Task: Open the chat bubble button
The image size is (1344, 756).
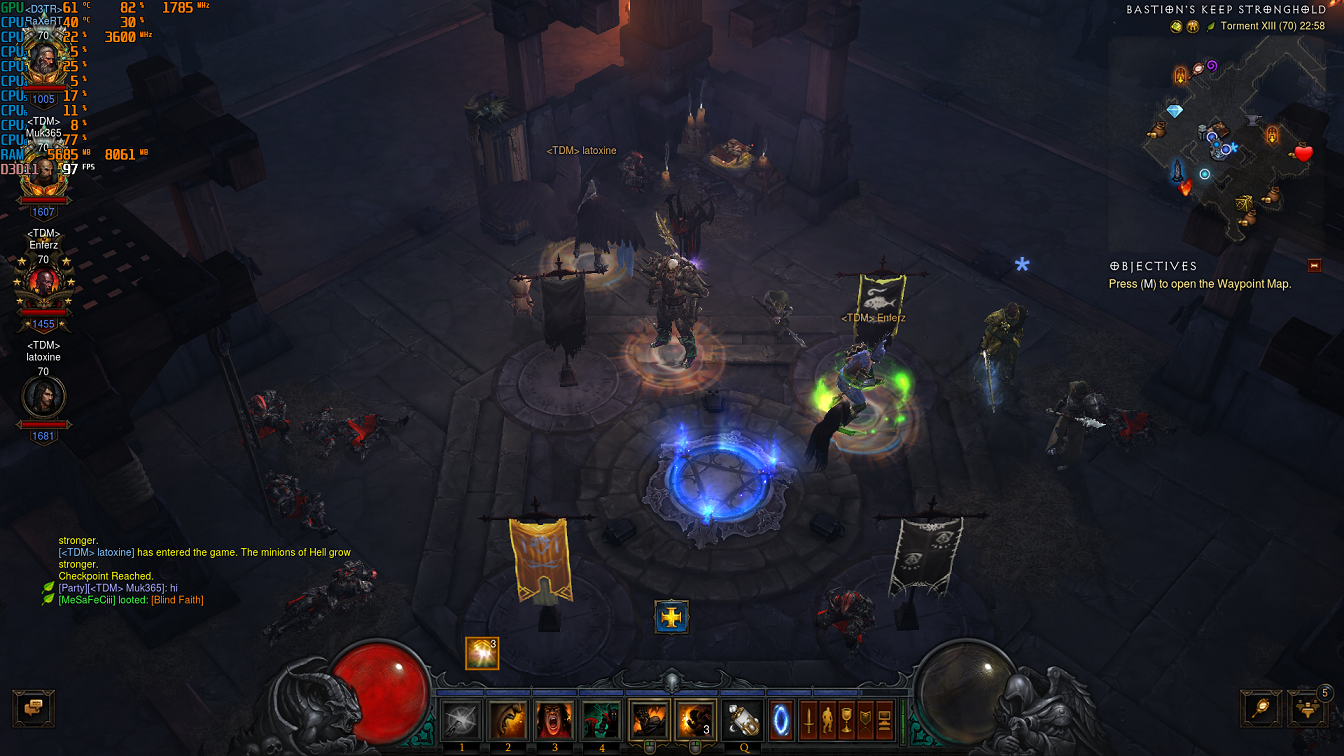Action: pos(33,708)
